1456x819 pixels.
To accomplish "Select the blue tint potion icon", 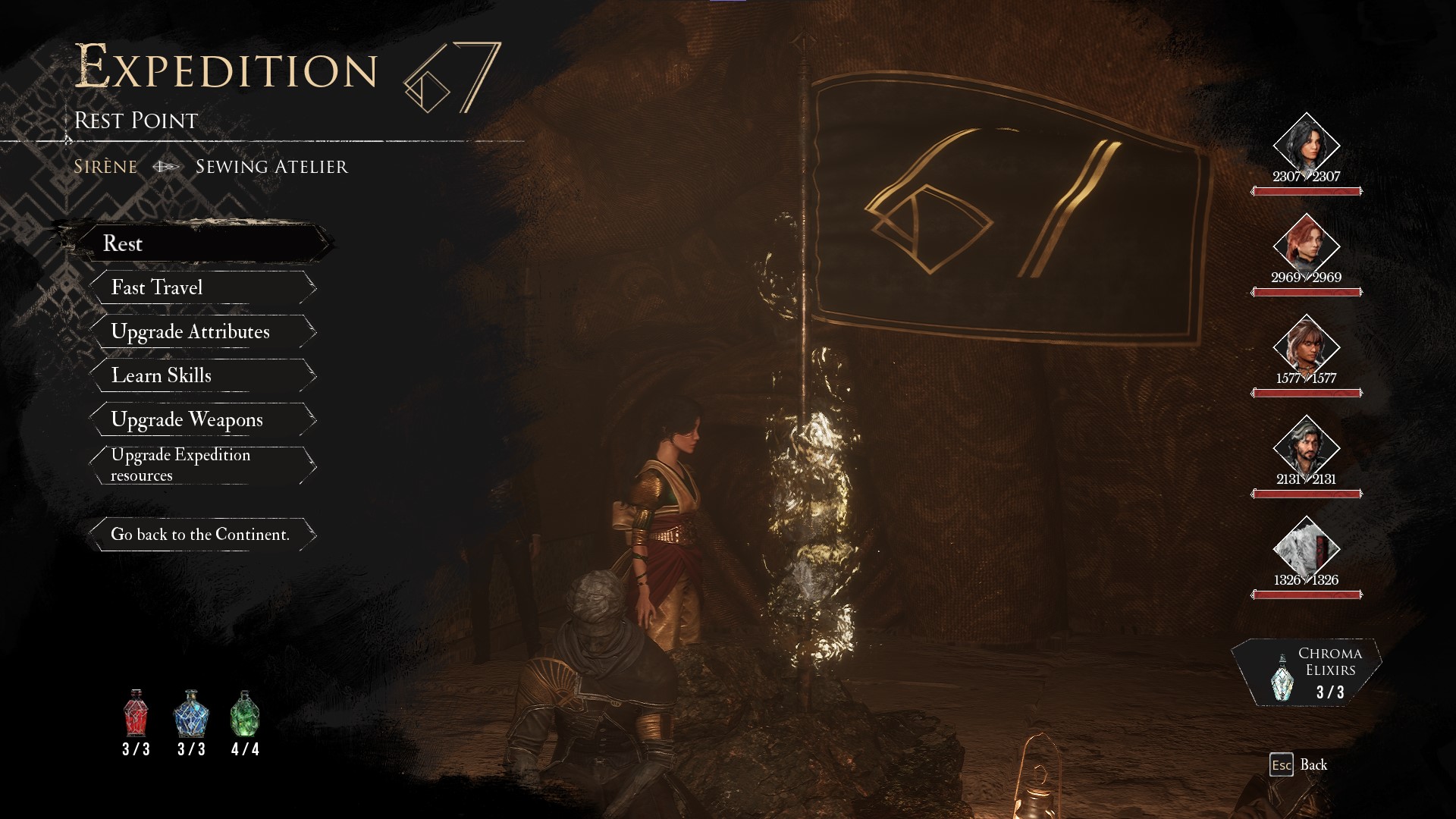I will [x=191, y=714].
